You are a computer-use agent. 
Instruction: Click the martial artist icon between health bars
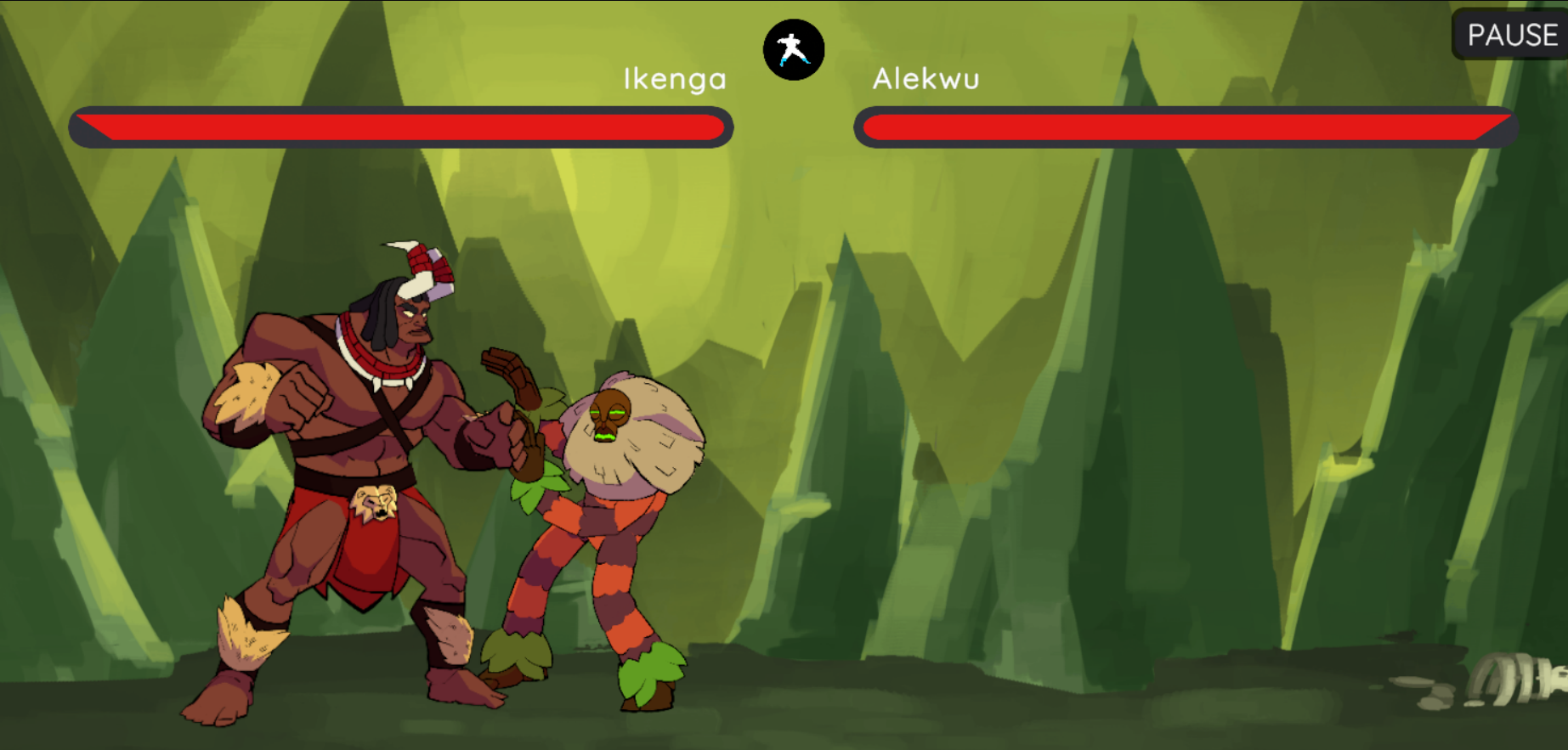794,50
